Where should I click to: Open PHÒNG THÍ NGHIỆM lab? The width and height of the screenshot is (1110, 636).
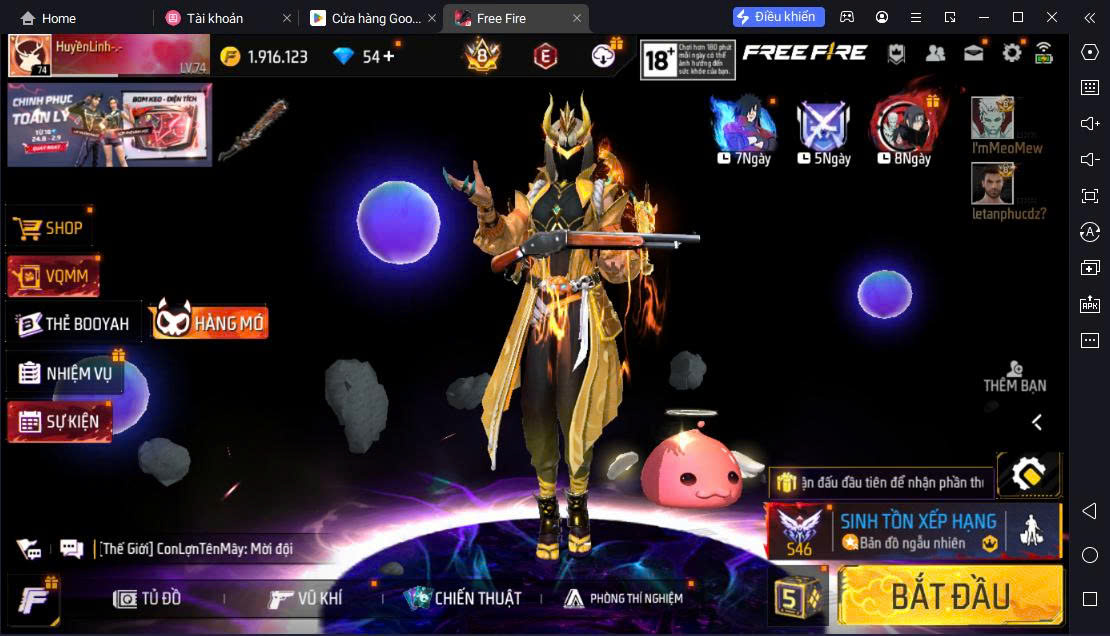click(x=623, y=598)
